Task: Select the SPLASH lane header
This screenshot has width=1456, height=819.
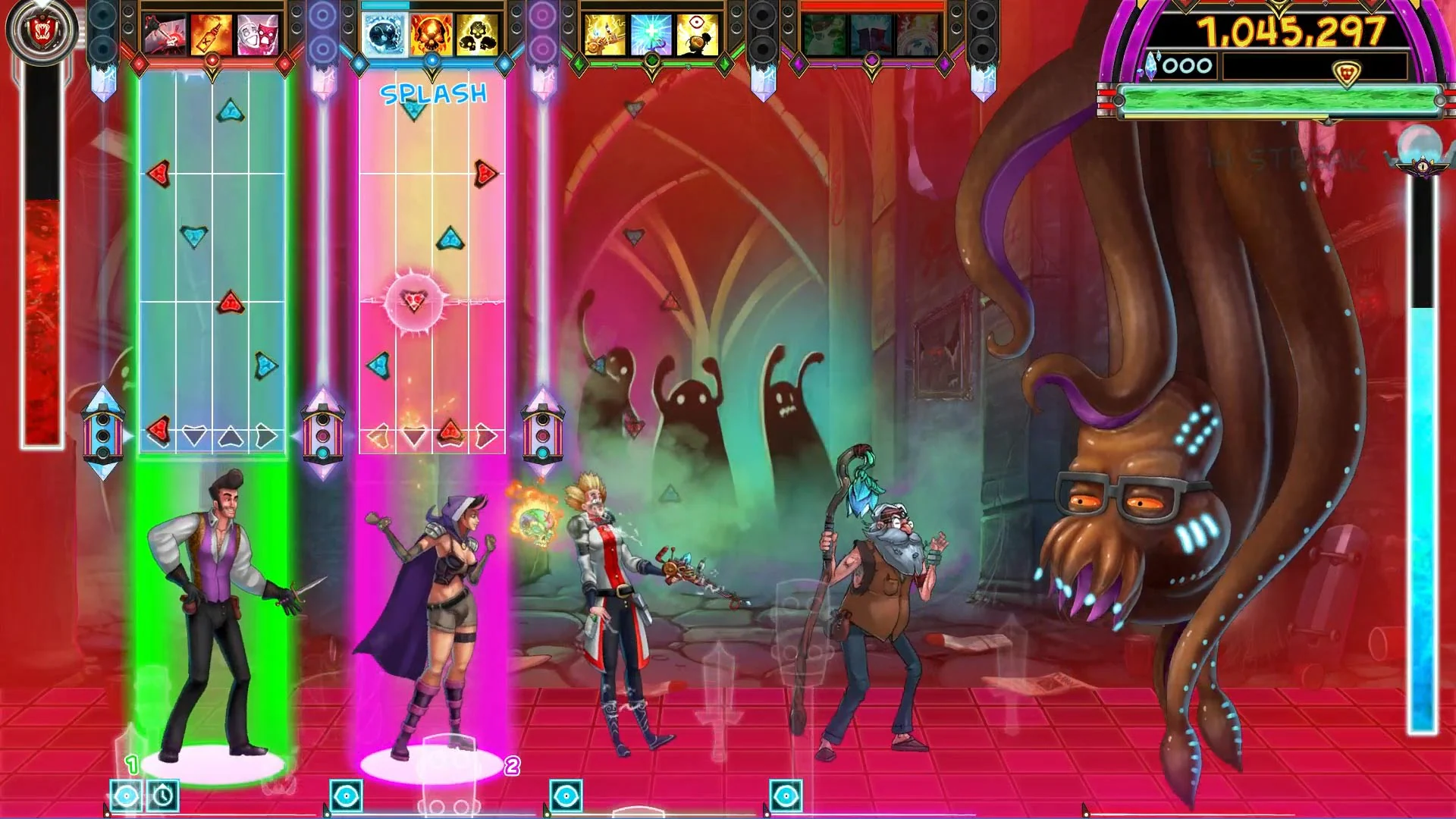Action: [x=432, y=94]
